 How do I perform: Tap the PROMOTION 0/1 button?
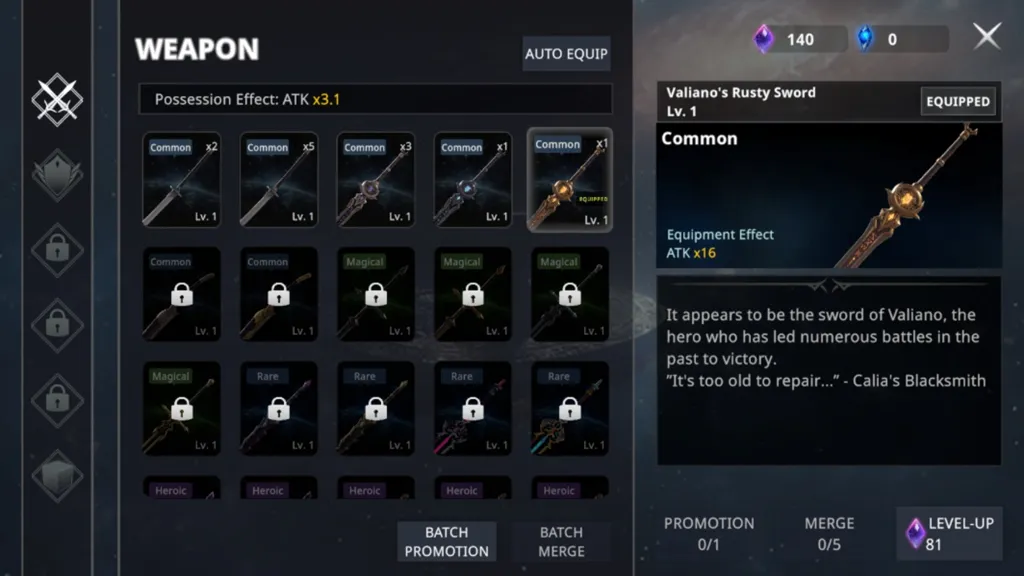709,533
